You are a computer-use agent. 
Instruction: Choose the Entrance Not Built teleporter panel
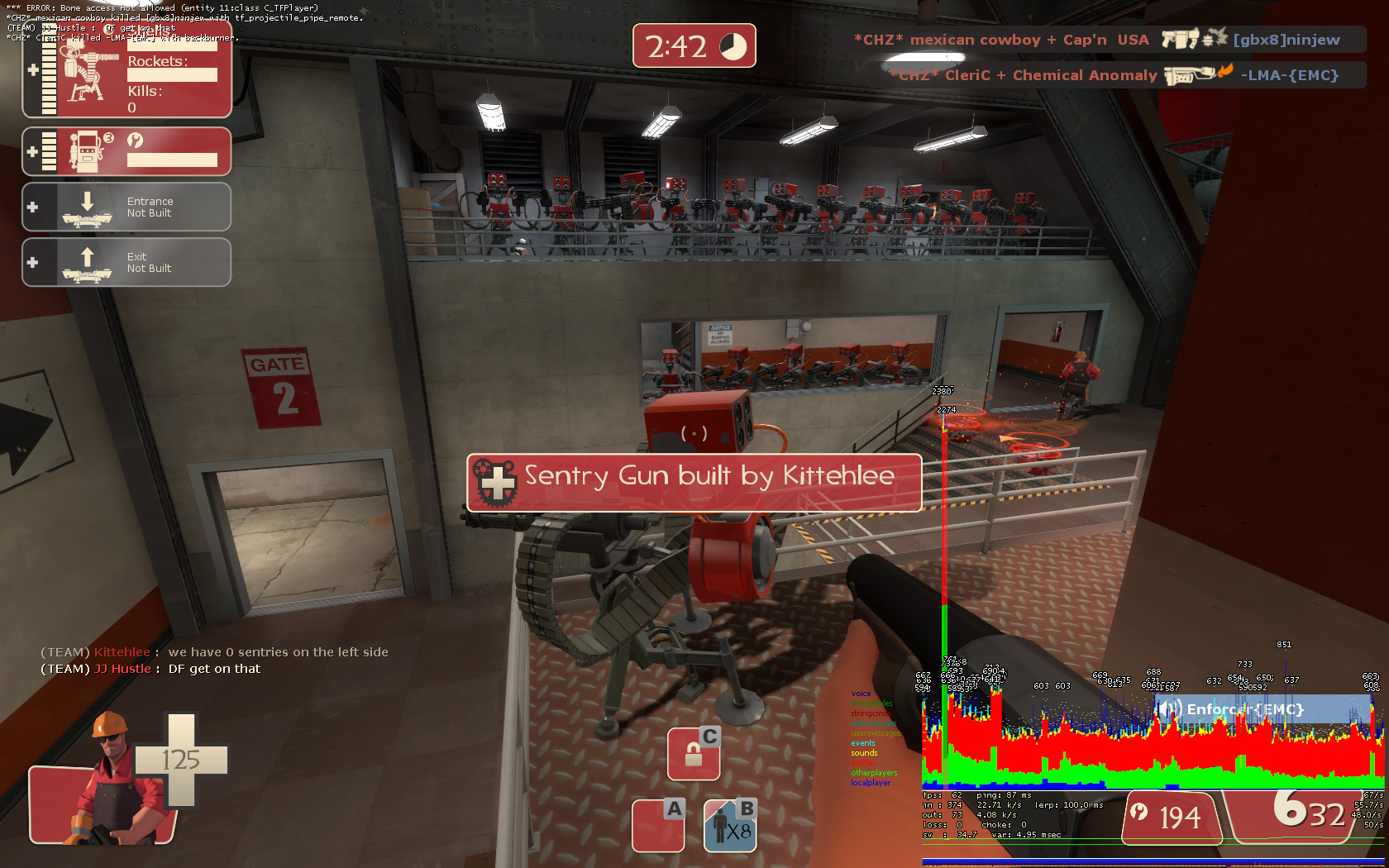coord(126,207)
